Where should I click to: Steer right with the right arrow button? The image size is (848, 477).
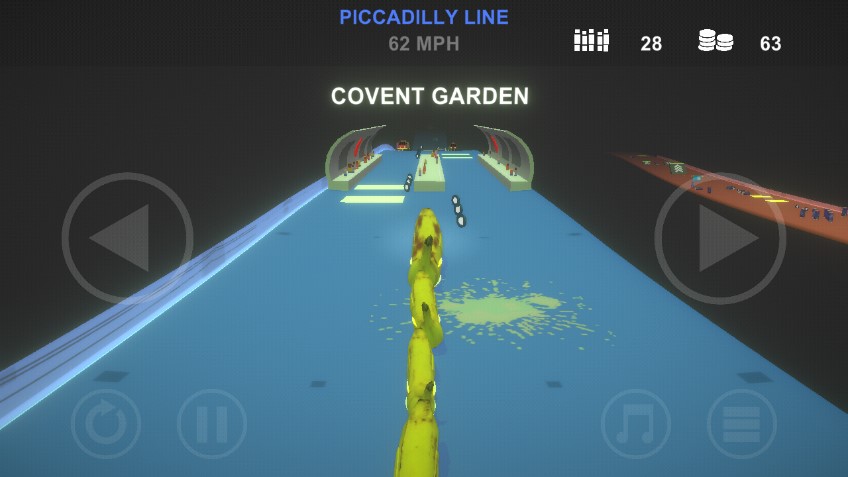720,238
